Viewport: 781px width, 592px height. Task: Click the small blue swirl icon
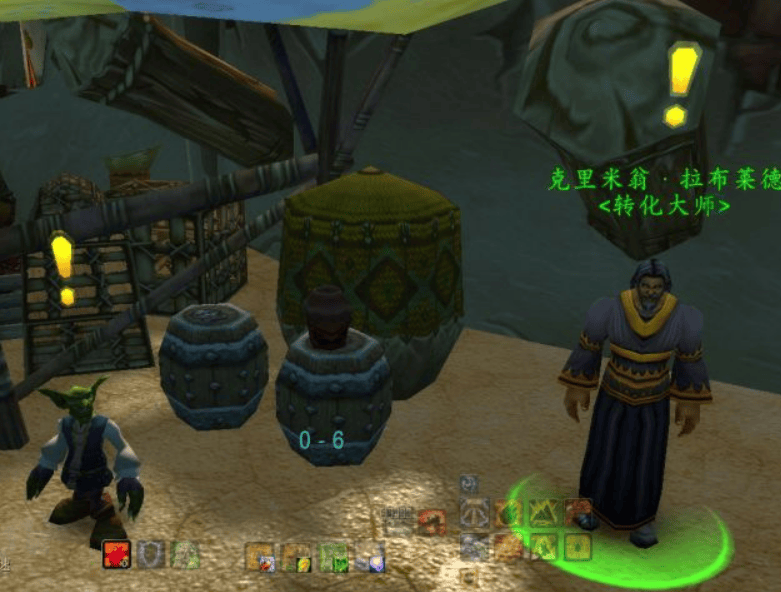(x=469, y=484)
